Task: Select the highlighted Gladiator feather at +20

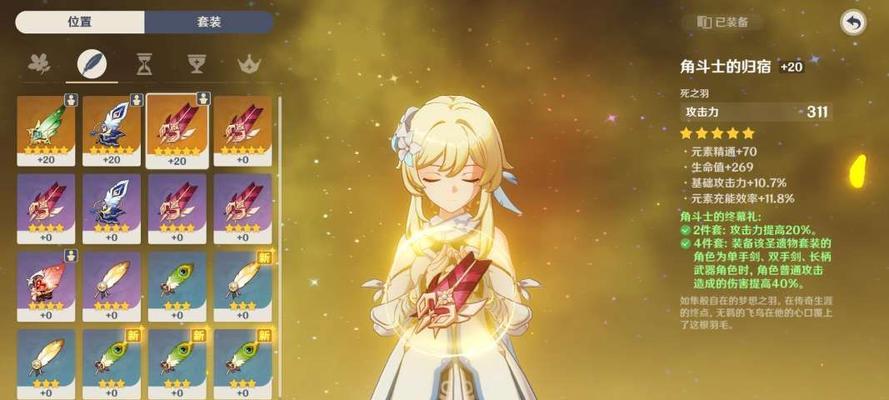Action: [177, 128]
